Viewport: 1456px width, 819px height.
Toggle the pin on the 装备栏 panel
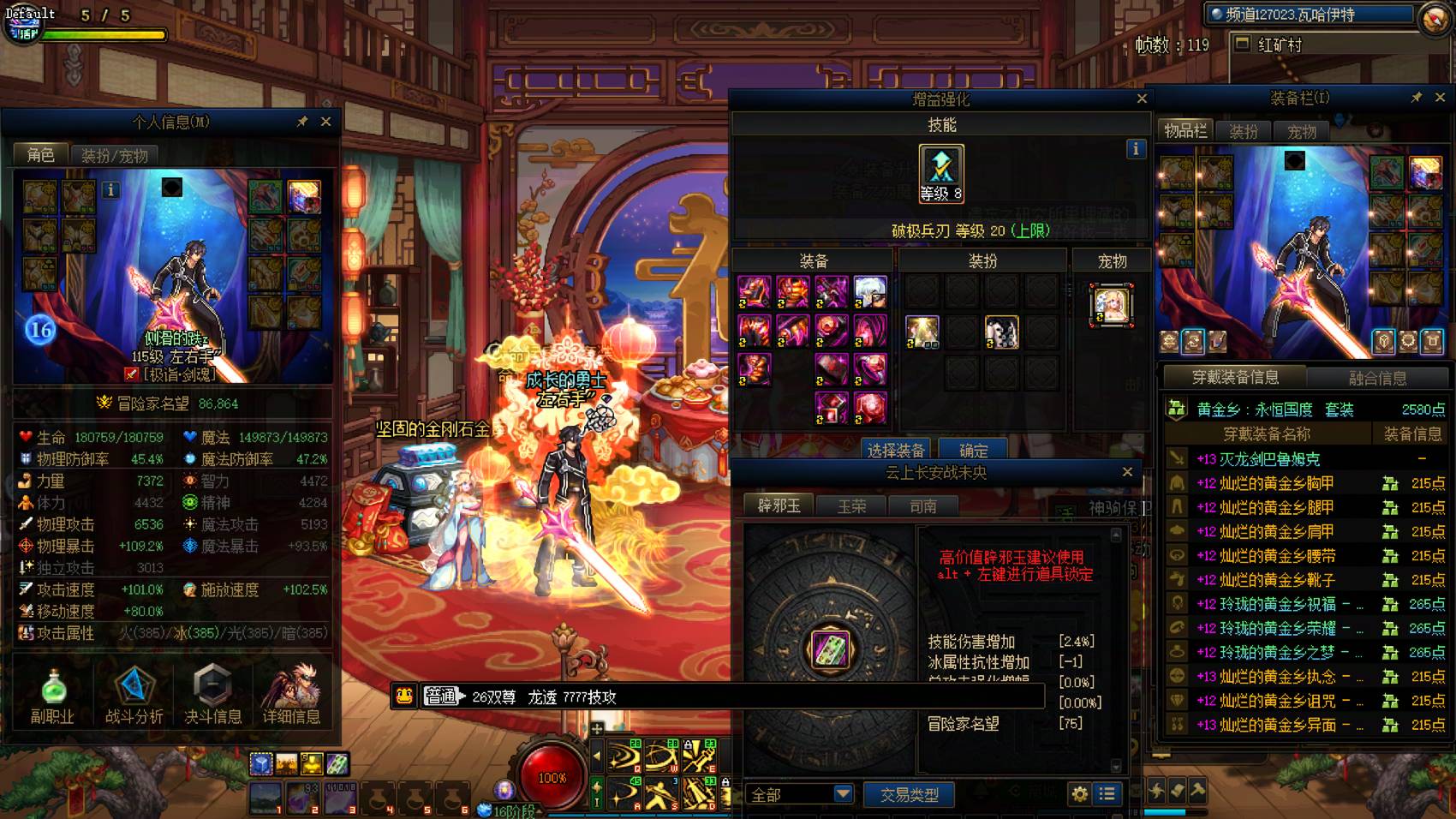(1418, 95)
